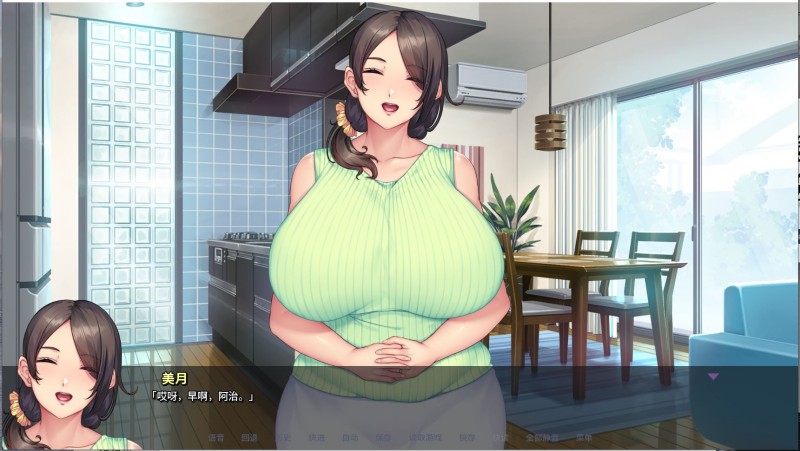Open the 保存 save screen

point(383,437)
